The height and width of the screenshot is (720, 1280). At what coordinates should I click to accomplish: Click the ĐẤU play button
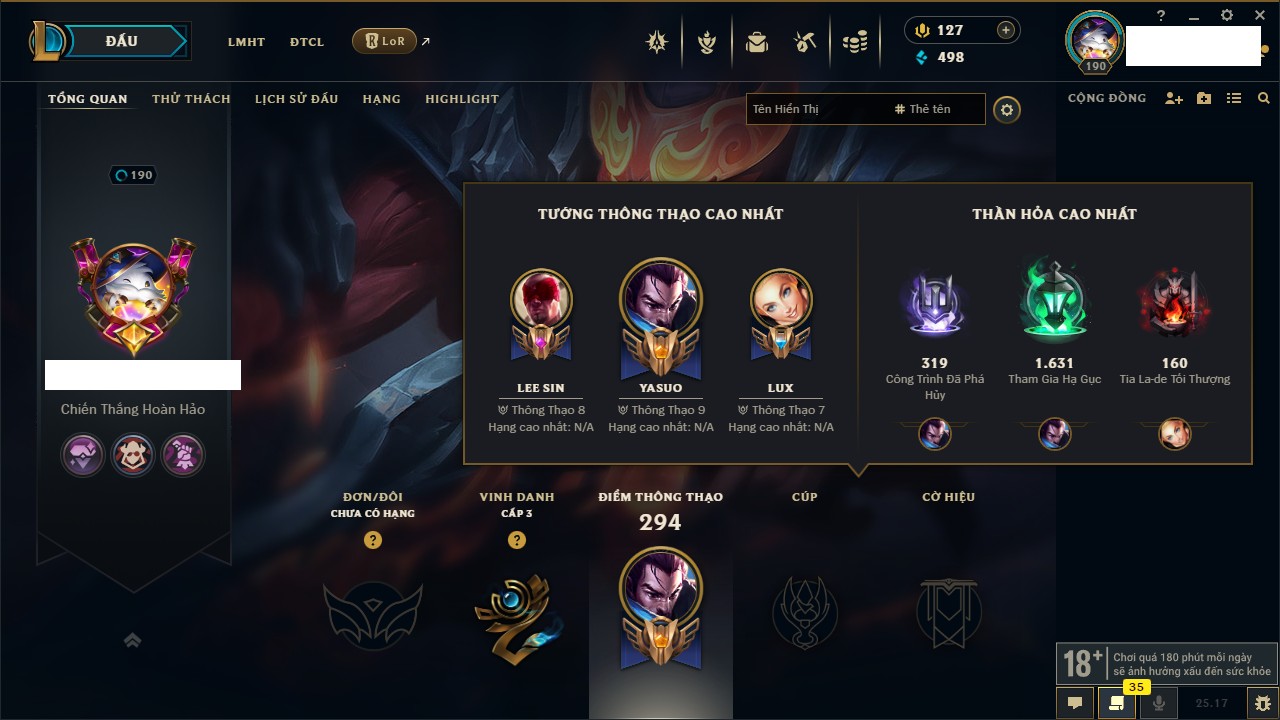tap(122, 41)
